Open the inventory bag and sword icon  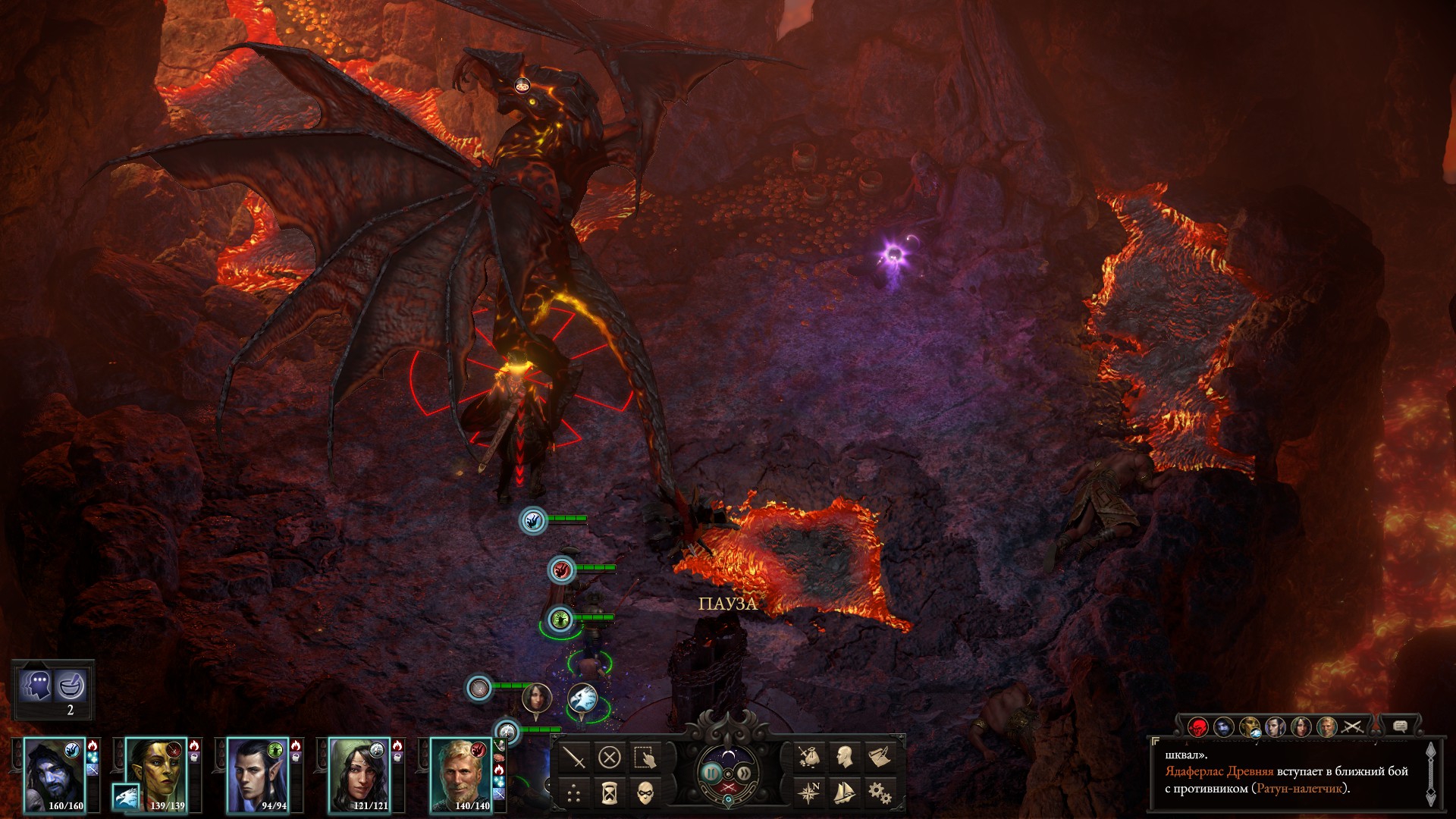coord(808,757)
